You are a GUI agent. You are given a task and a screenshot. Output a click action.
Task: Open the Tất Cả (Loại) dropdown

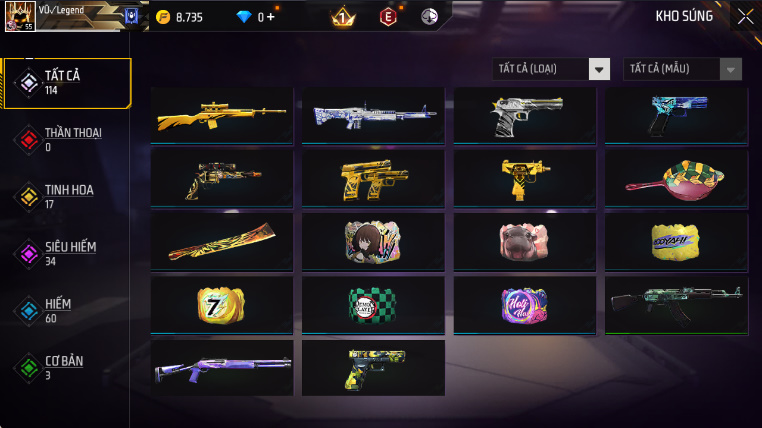pos(552,69)
